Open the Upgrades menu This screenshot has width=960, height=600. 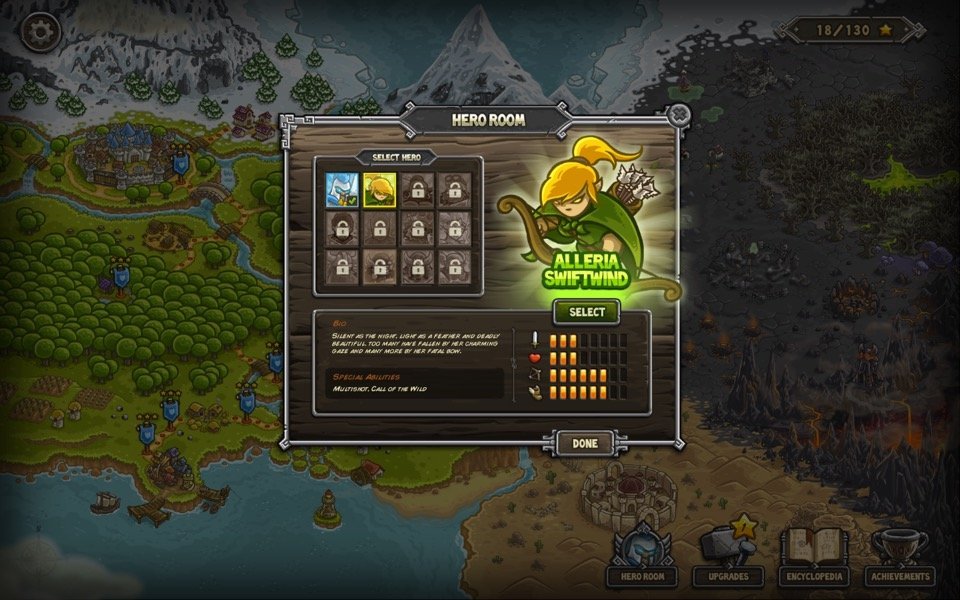tap(728, 557)
